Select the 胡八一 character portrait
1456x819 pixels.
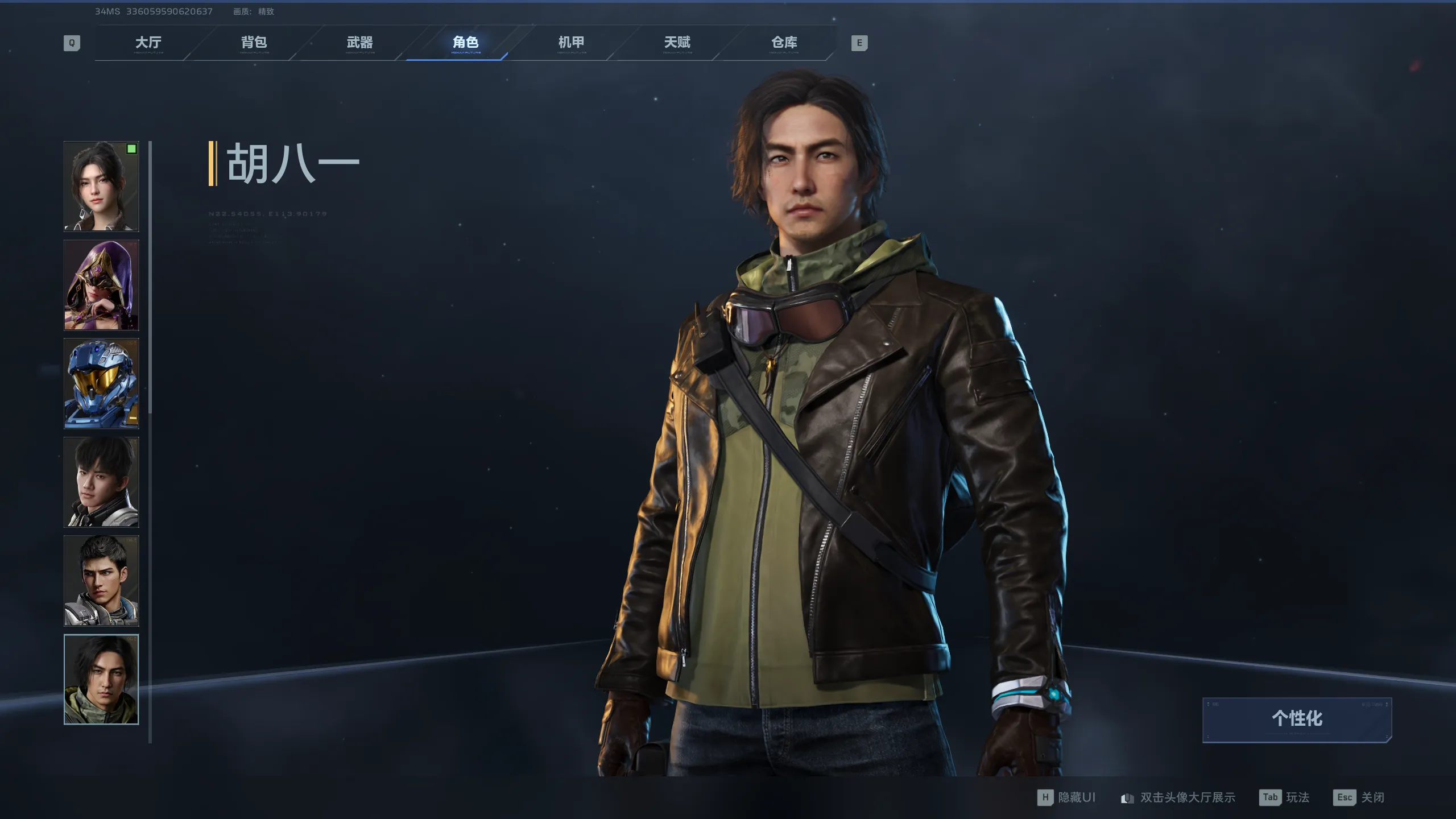101,680
